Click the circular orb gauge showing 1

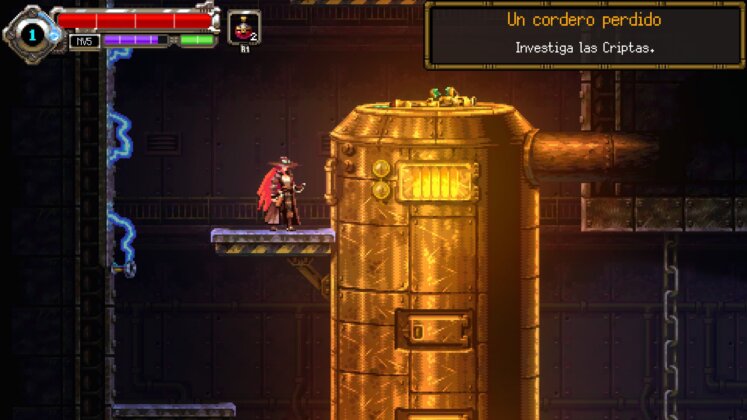(x=31, y=35)
